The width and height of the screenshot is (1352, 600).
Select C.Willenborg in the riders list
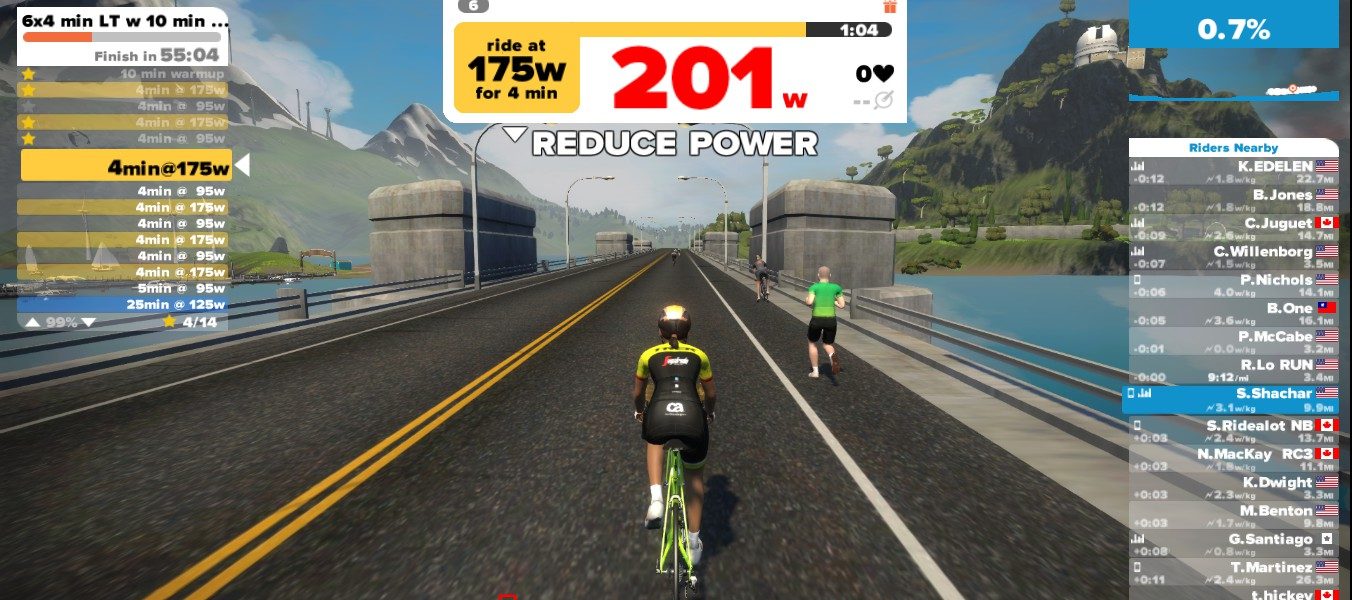(x=1233, y=257)
